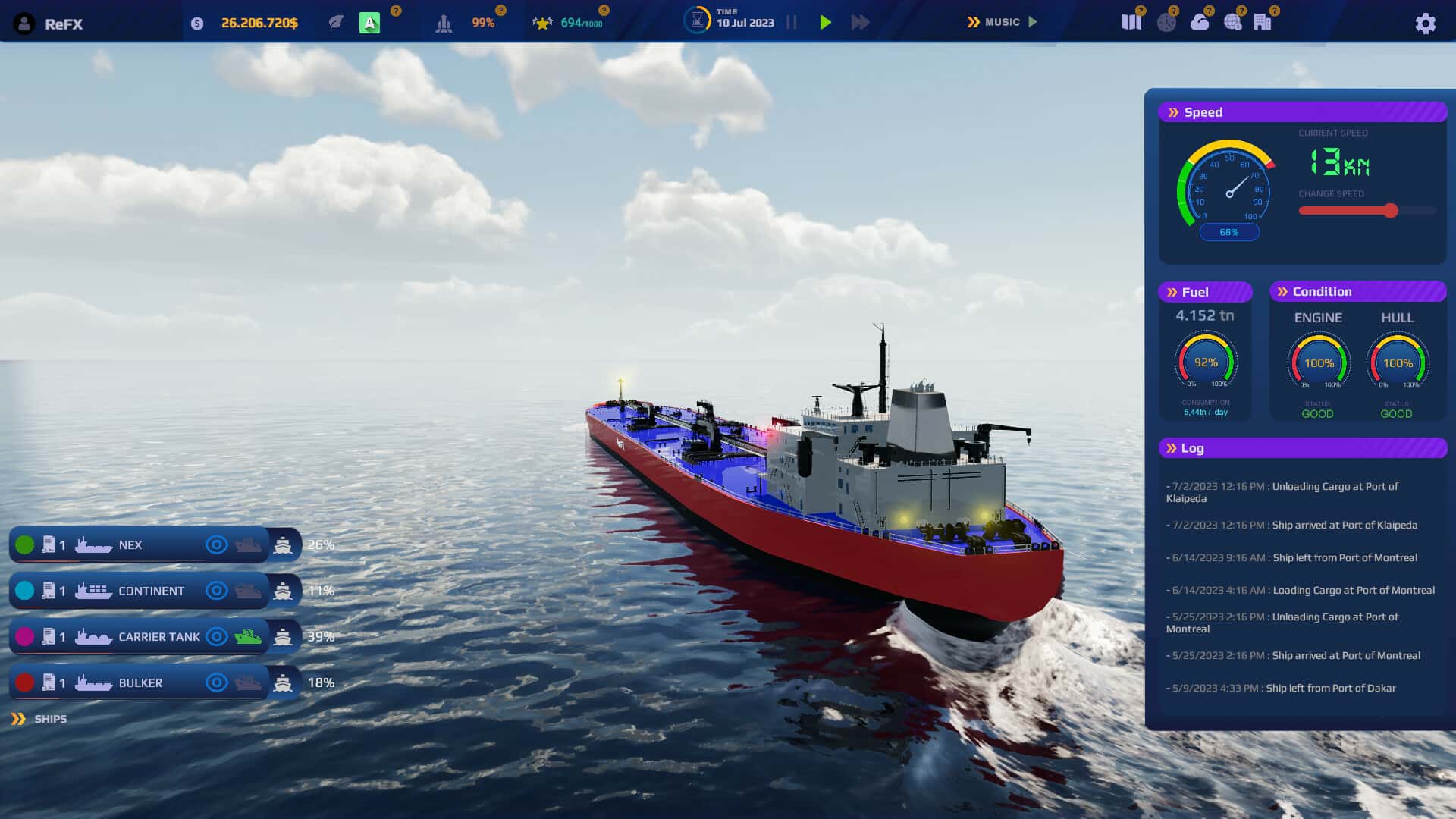Select the CONTINENT ship entry
The height and width of the screenshot is (819, 1456).
pyautogui.click(x=150, y=591)
